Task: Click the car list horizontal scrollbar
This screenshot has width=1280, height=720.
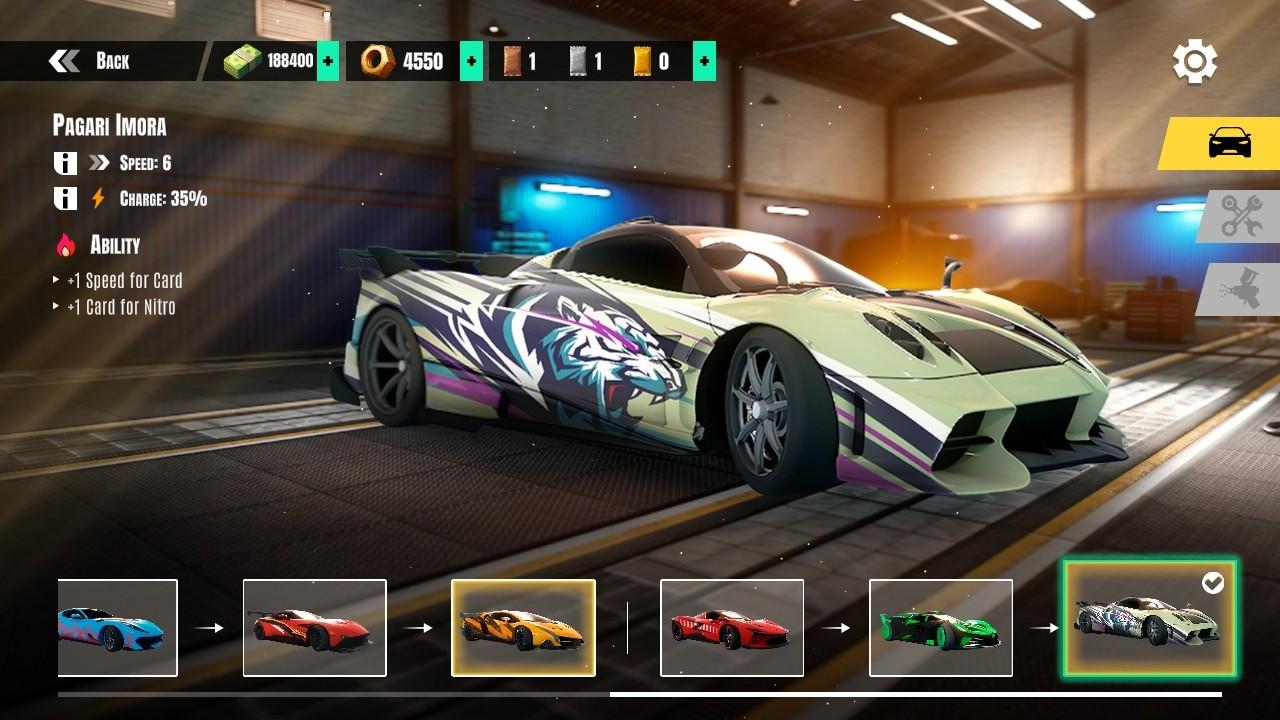Action: (x=914, y=694)
